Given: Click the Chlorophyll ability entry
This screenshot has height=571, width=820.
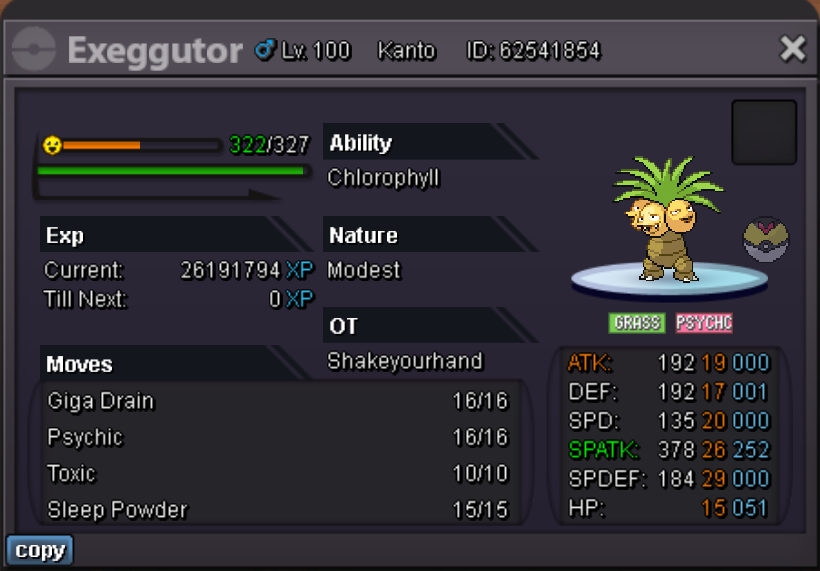Looking at the screenshot, I should click(x=384, y=178).
